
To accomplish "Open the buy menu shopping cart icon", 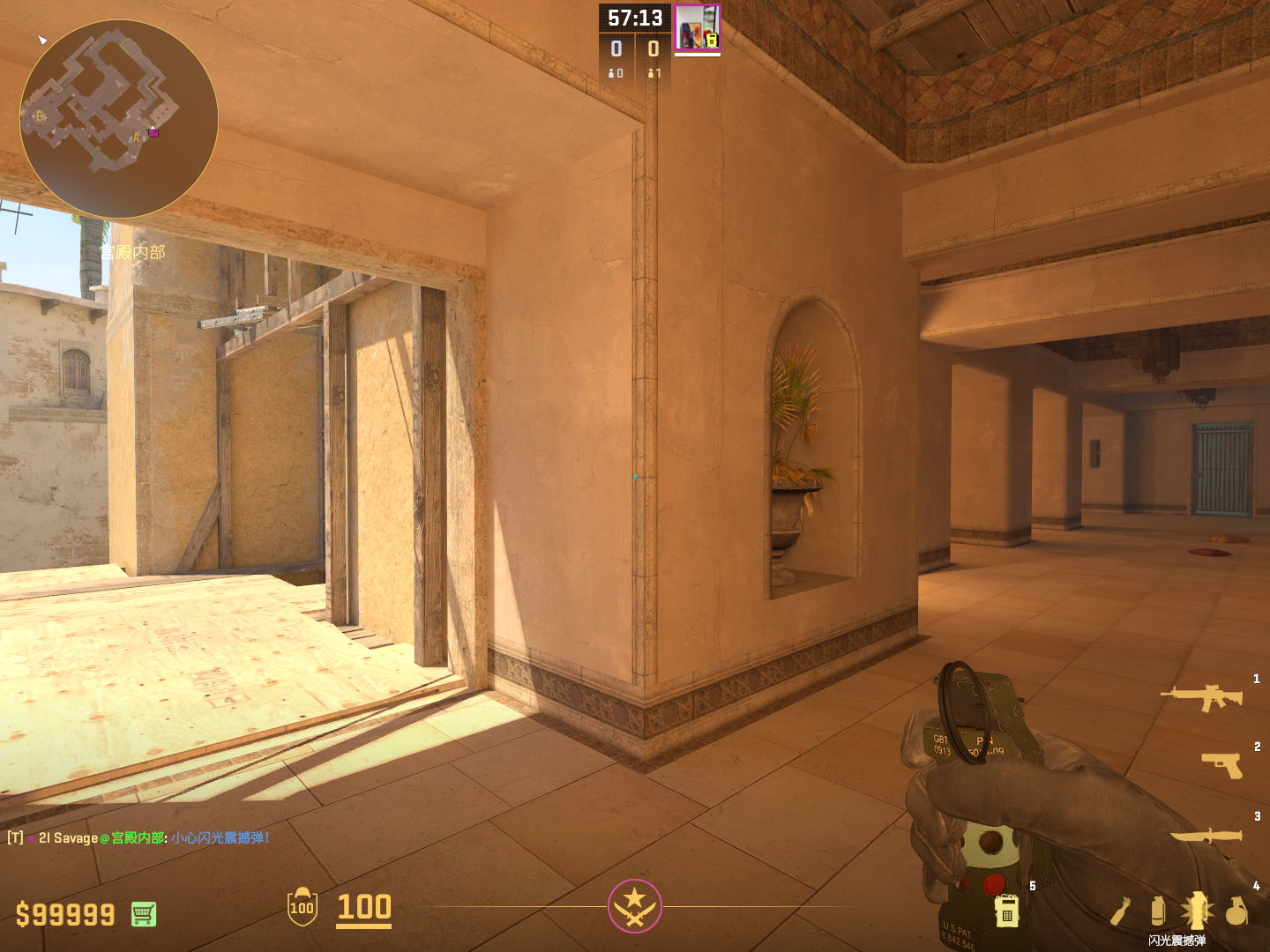I will [x=144, y=914].
